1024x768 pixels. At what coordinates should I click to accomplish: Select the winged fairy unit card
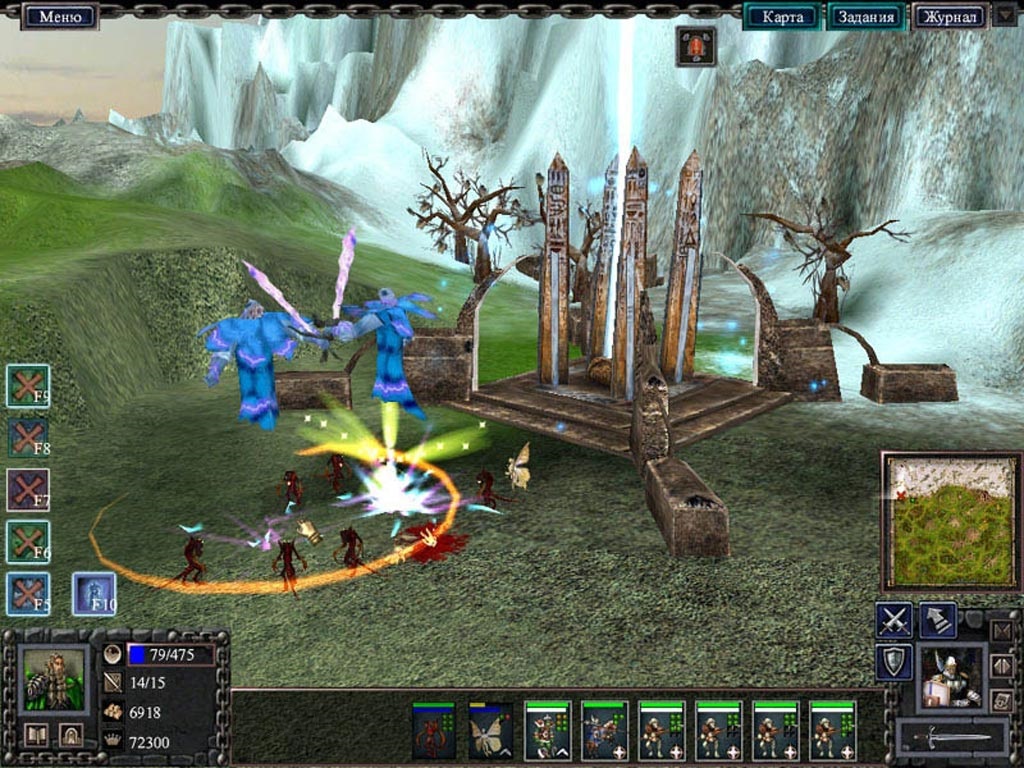click(491, 731)
